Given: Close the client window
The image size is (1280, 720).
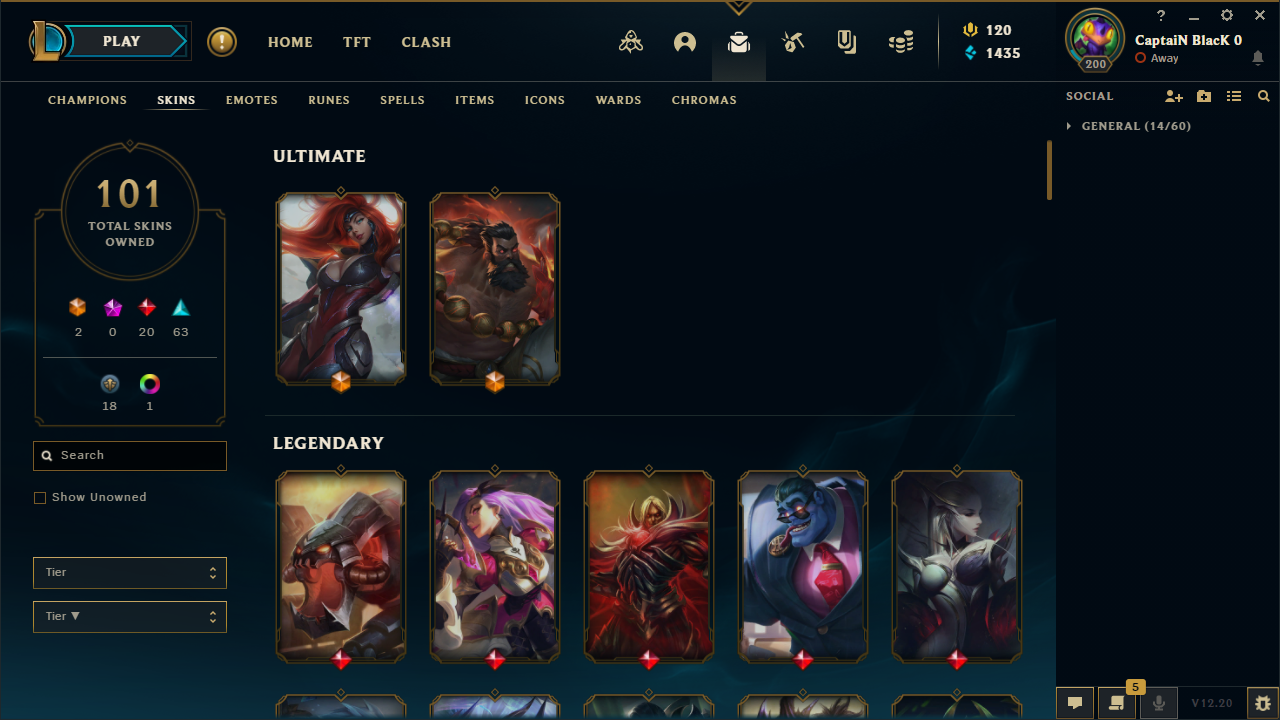Looking at the screenshot, I should click(1259, 16).
